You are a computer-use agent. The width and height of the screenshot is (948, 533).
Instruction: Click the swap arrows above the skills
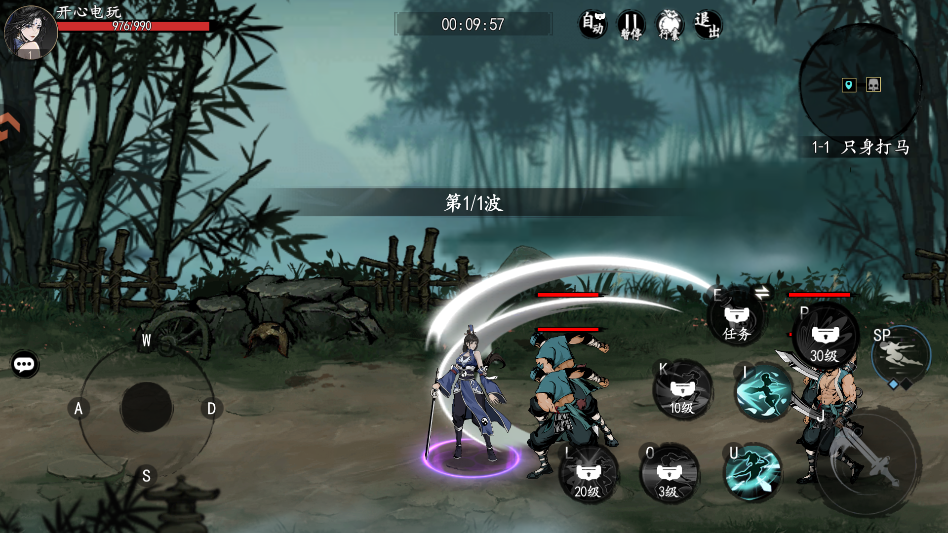pos(761,292)
